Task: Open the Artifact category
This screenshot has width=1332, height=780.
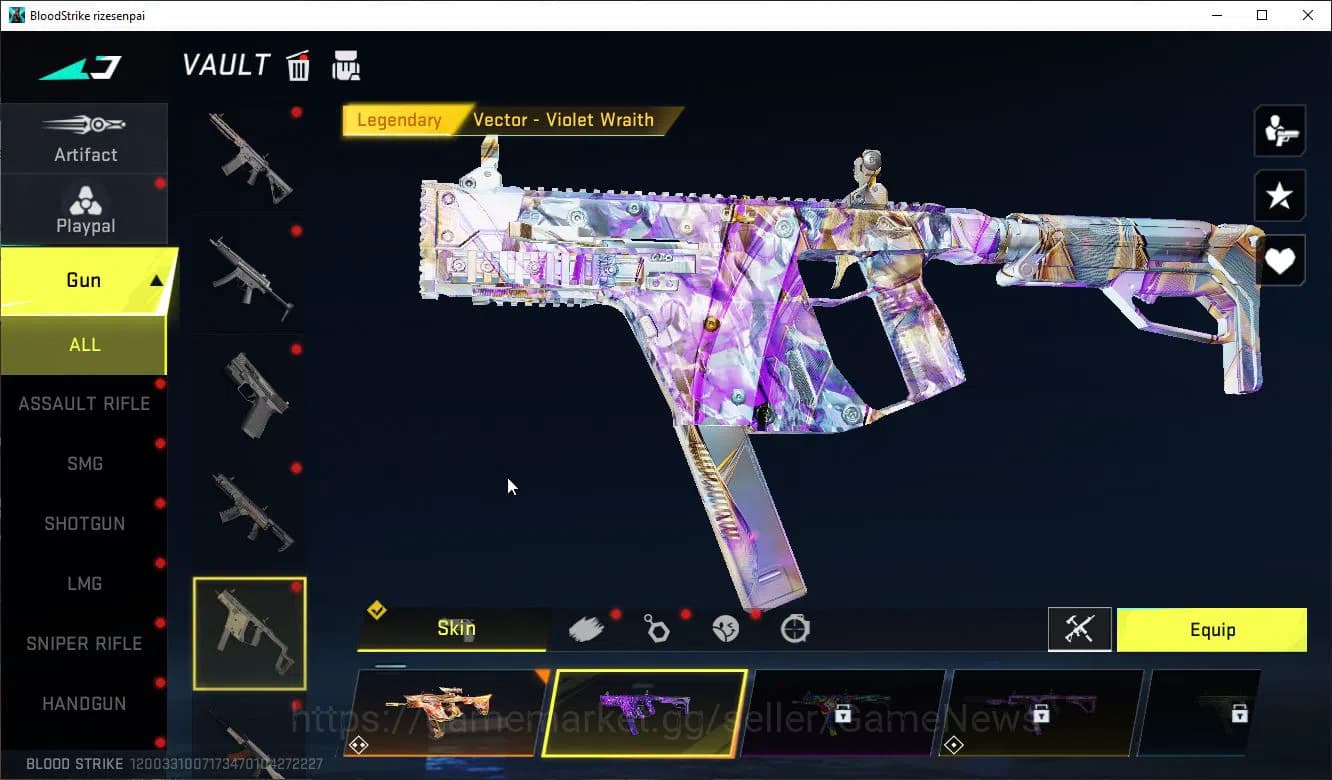Action: point(85,138)
